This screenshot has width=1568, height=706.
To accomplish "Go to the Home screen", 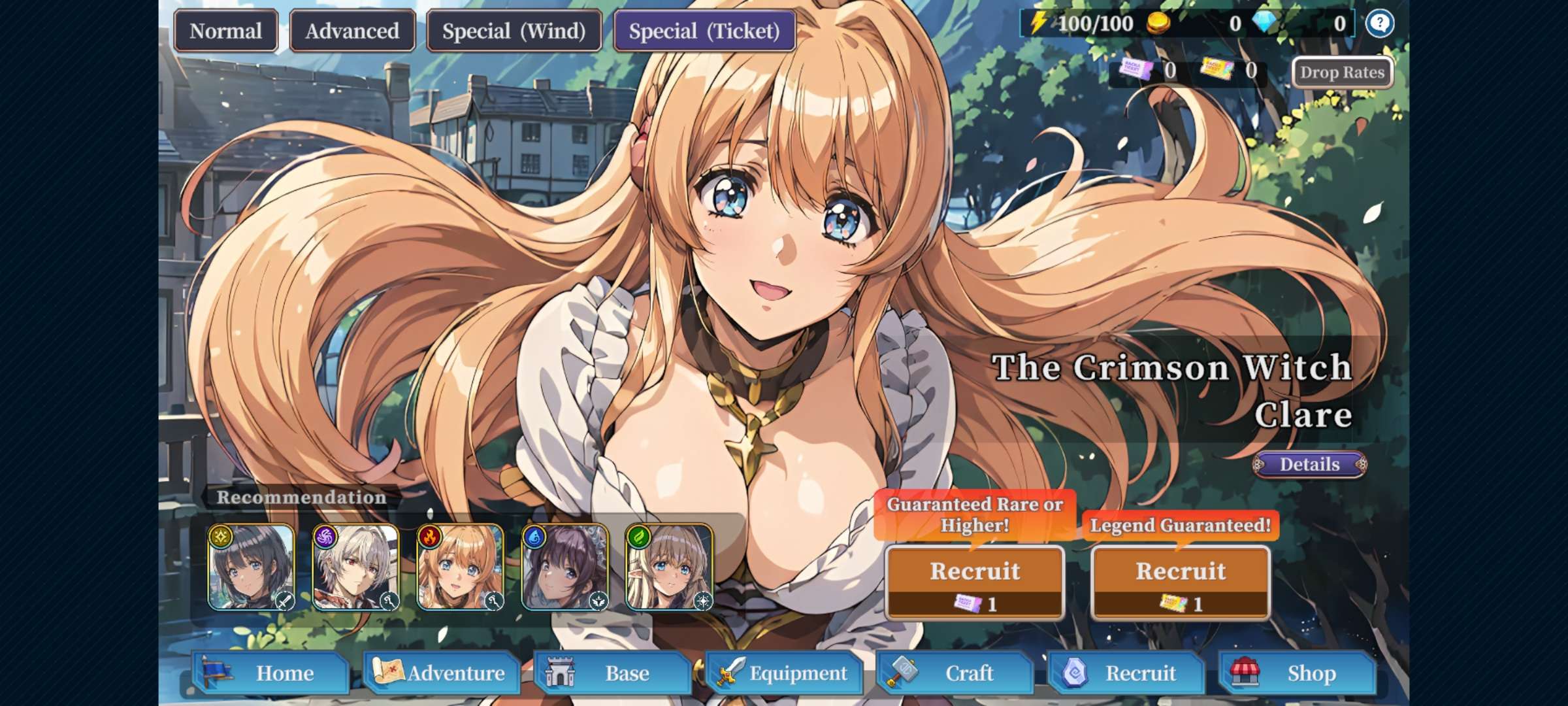I will click(271, 673).
